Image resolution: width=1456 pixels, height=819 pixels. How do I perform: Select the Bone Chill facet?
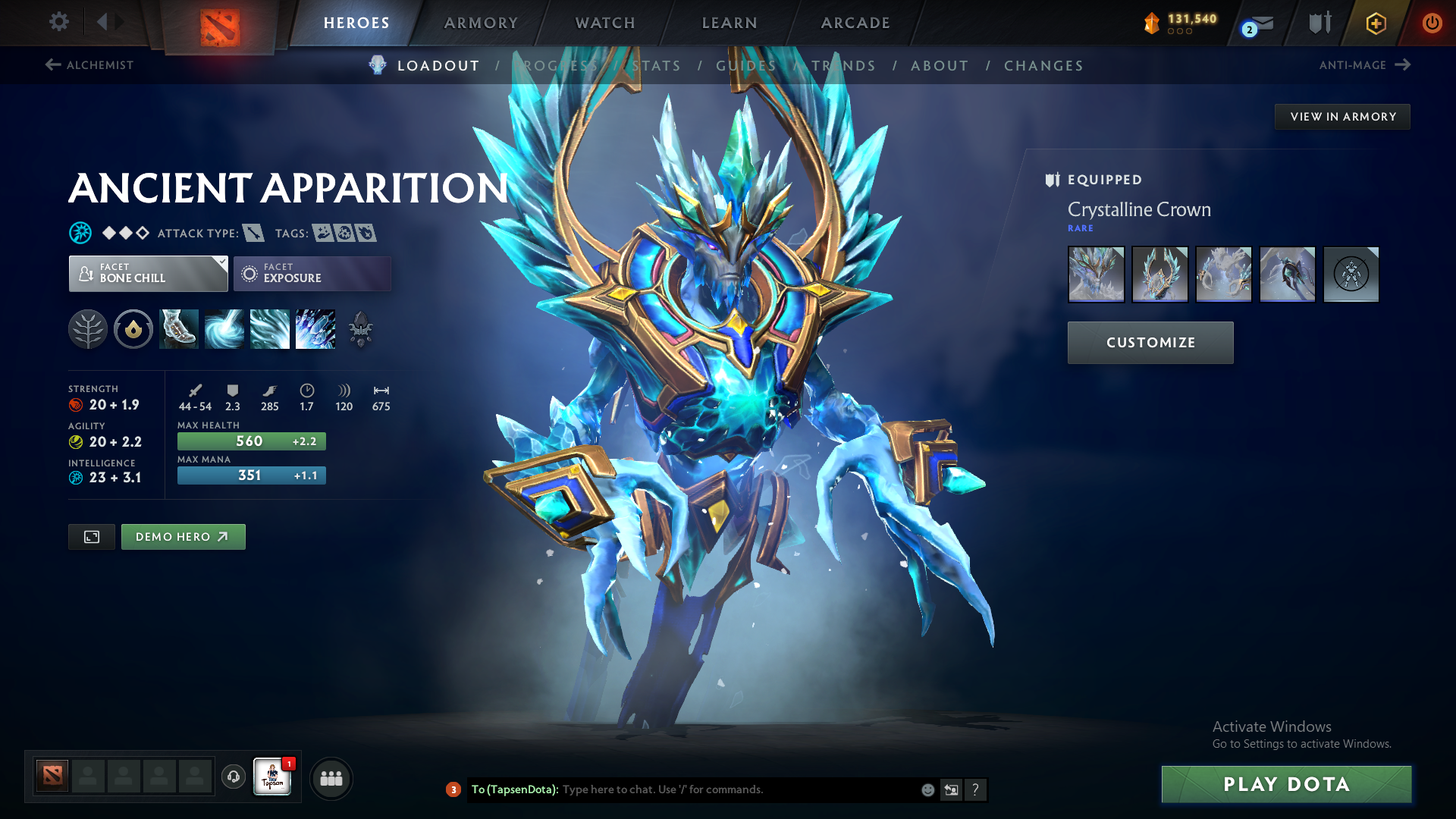[144, 273]
